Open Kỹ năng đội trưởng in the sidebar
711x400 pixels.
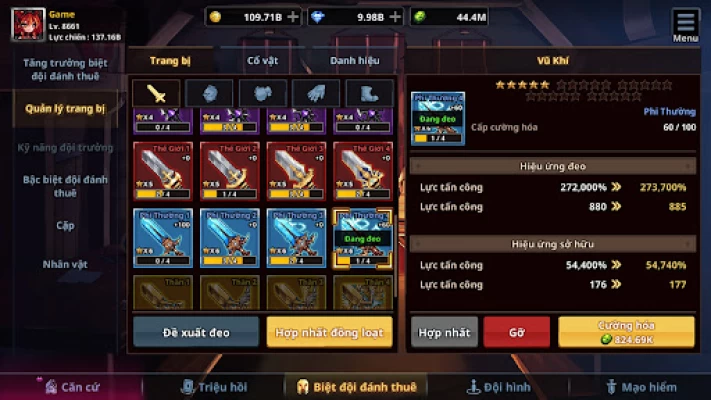(x=65, y=147)
